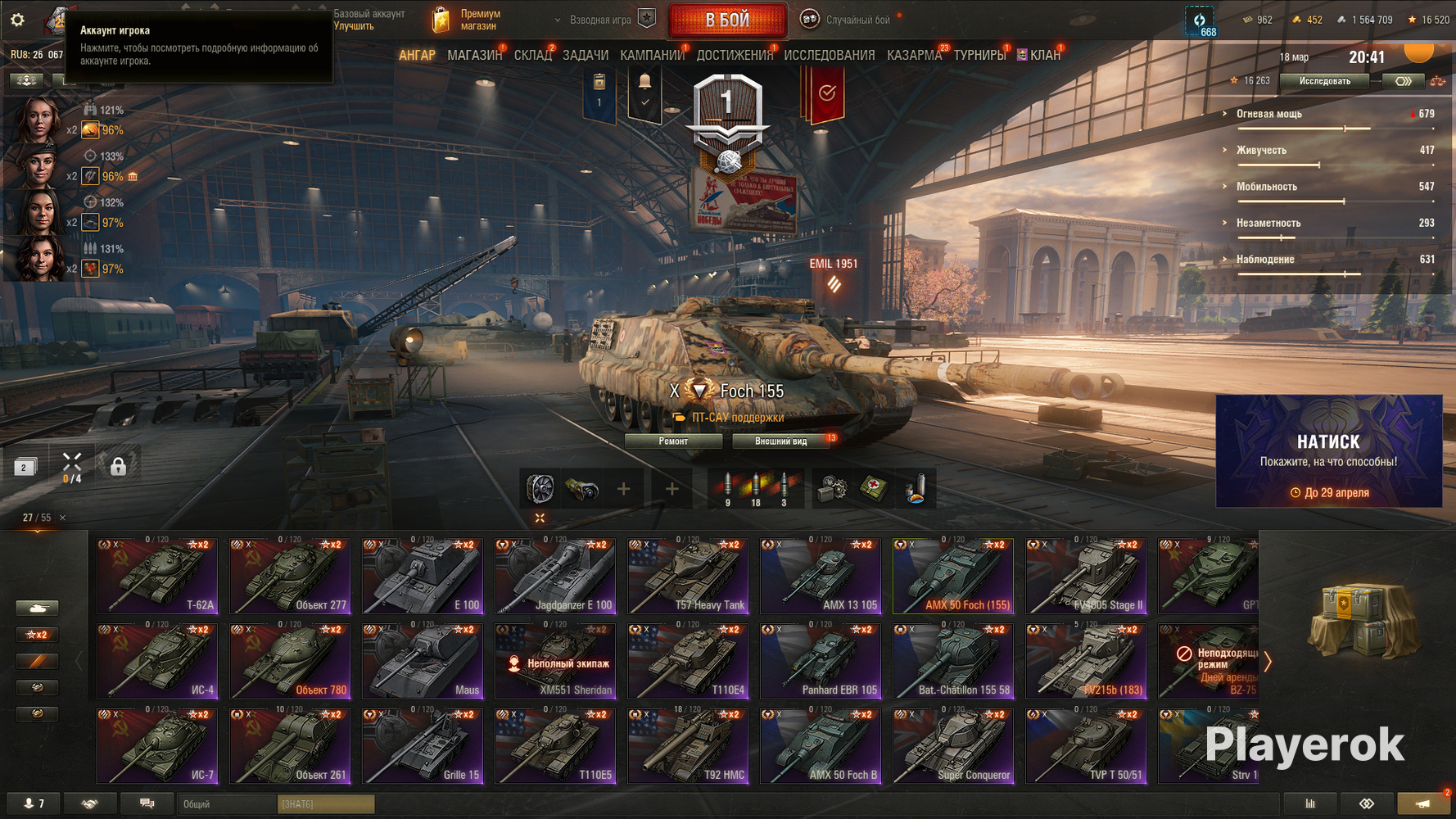The width and height of the screenshot is (1456, 819).
Task: Select the Maus tank card
Action: 422,661
